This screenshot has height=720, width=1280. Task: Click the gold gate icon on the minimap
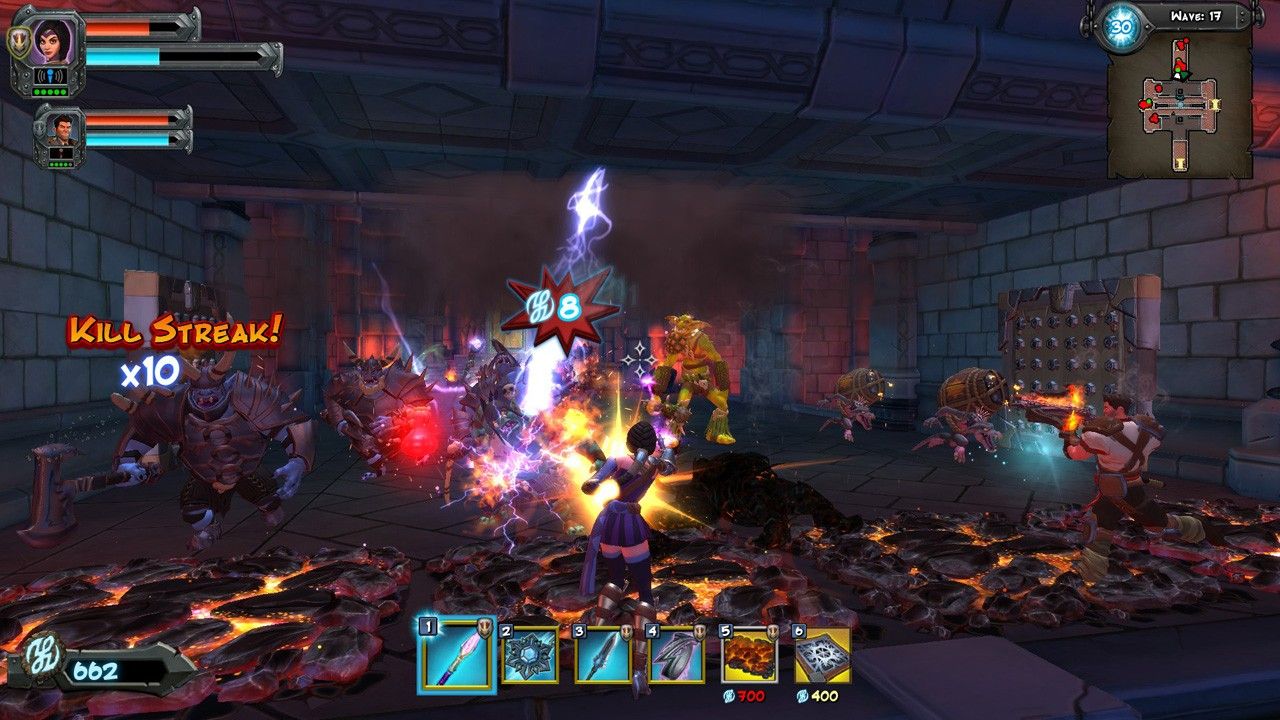click(1215, 104)
